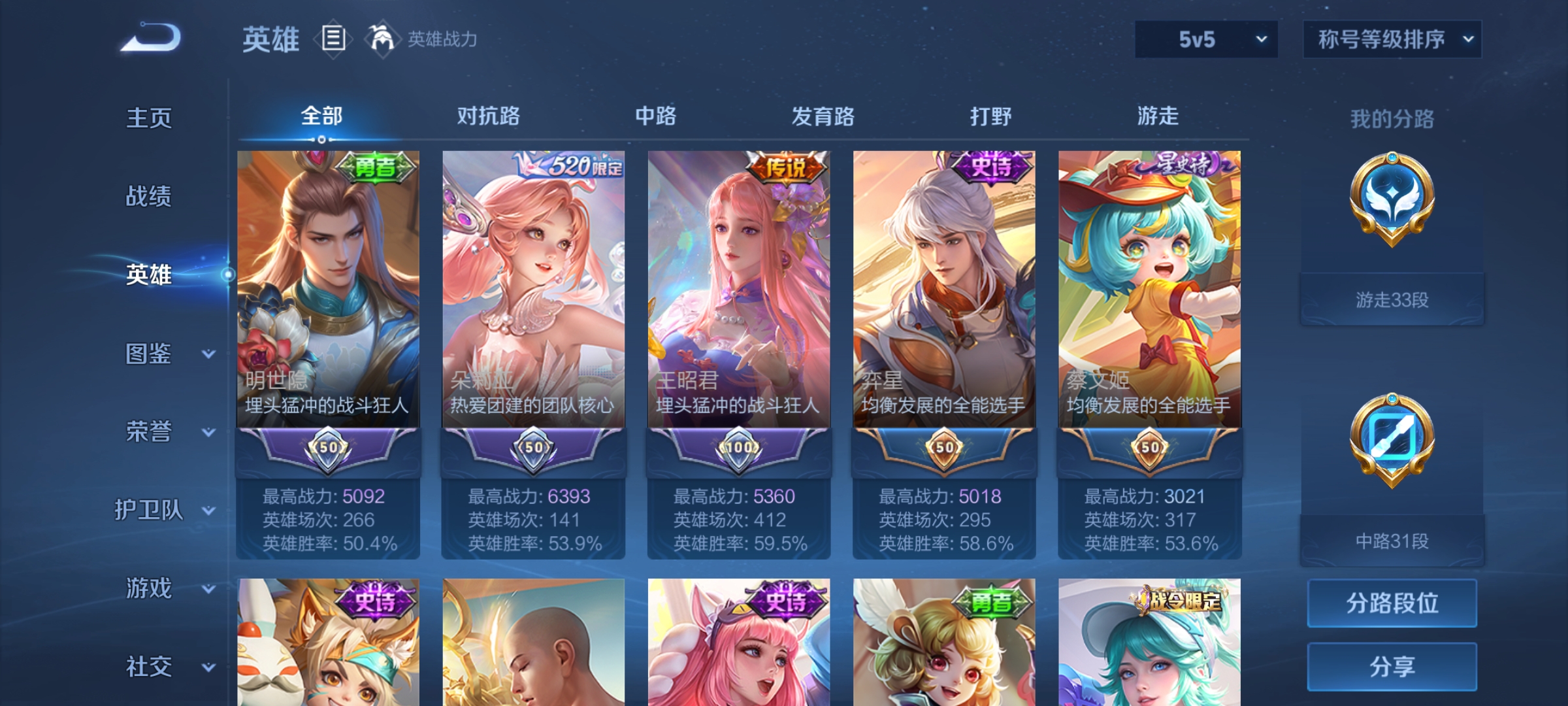1568x706 pixels.
Task: Open the 战绩 sidebar entry
Action: [149, 196]
